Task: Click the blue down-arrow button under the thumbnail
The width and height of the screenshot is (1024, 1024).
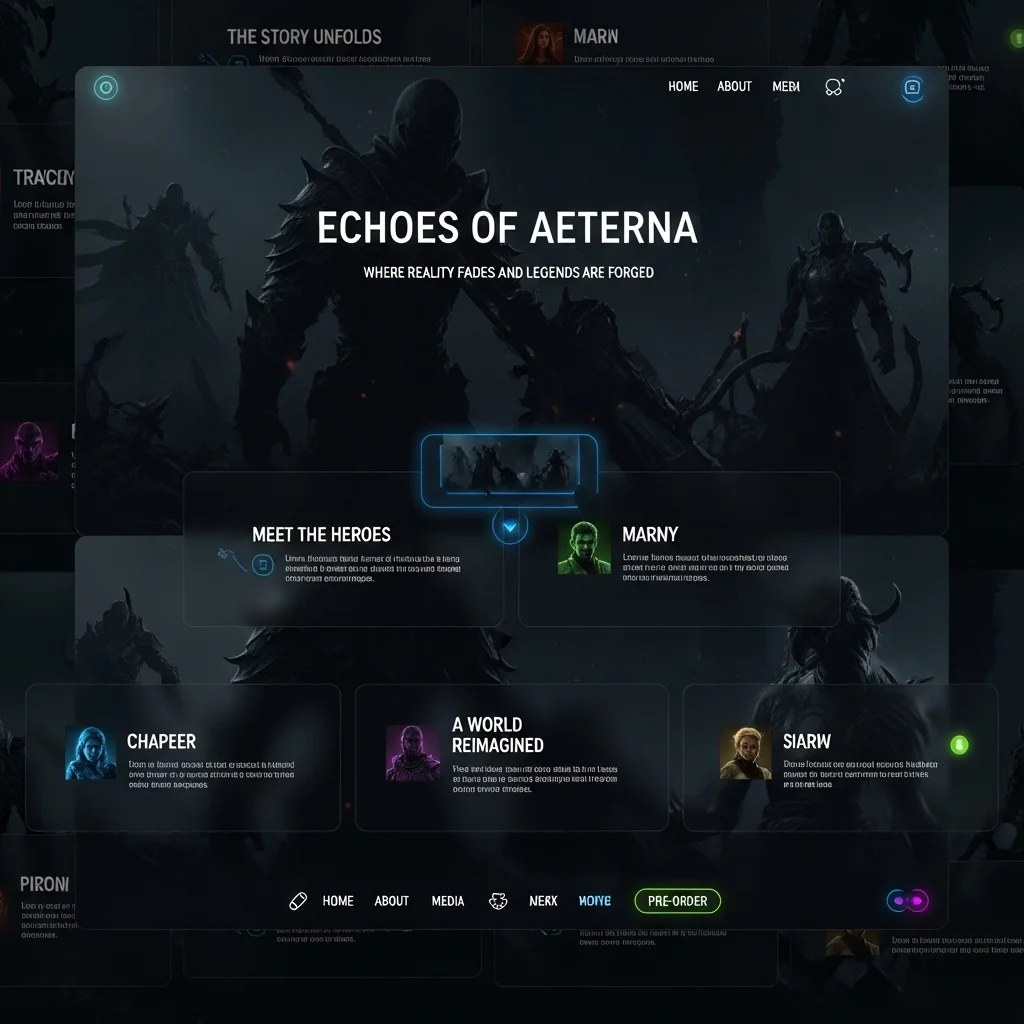Action: pos(510,527)
